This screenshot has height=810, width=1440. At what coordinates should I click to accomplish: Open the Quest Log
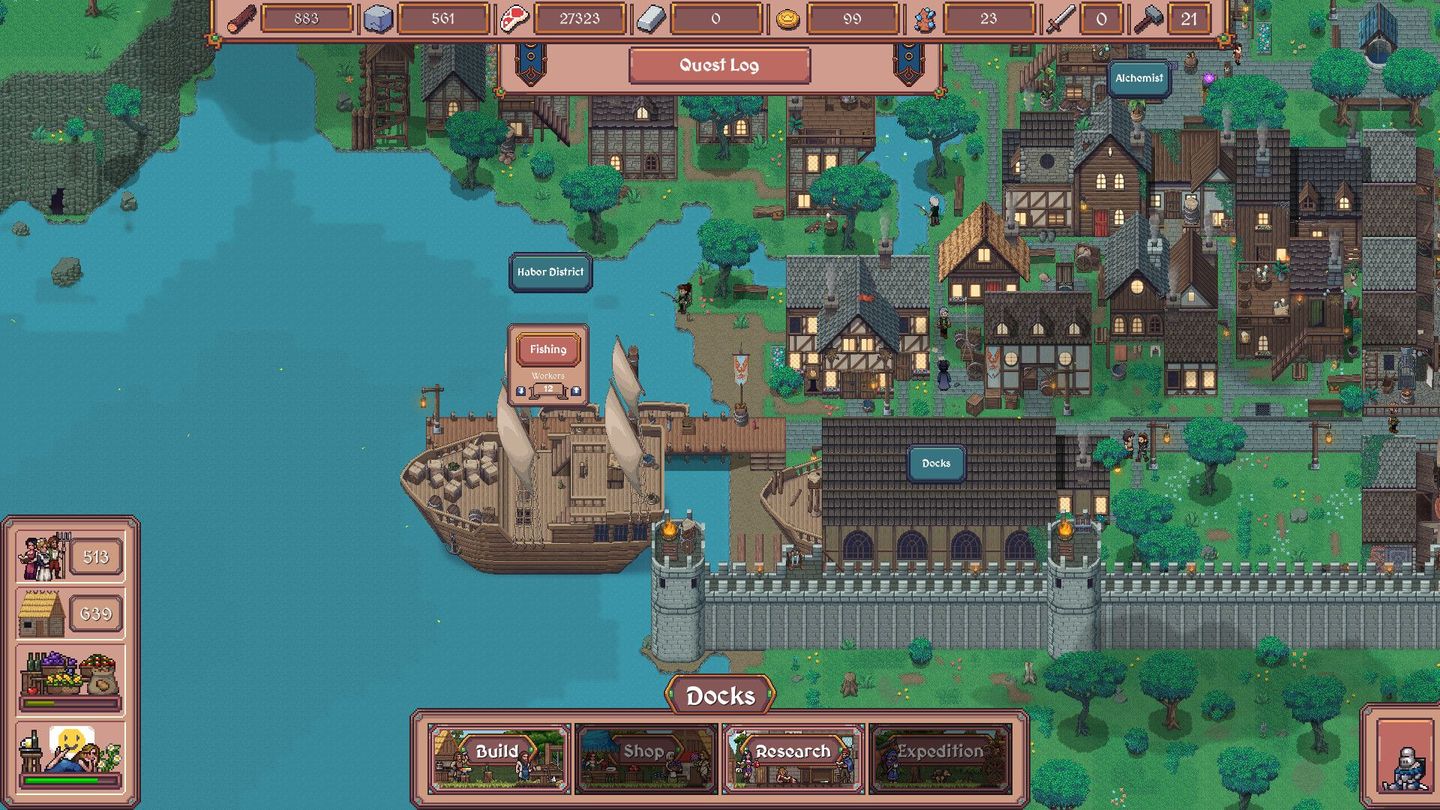(x=718, y=65)
